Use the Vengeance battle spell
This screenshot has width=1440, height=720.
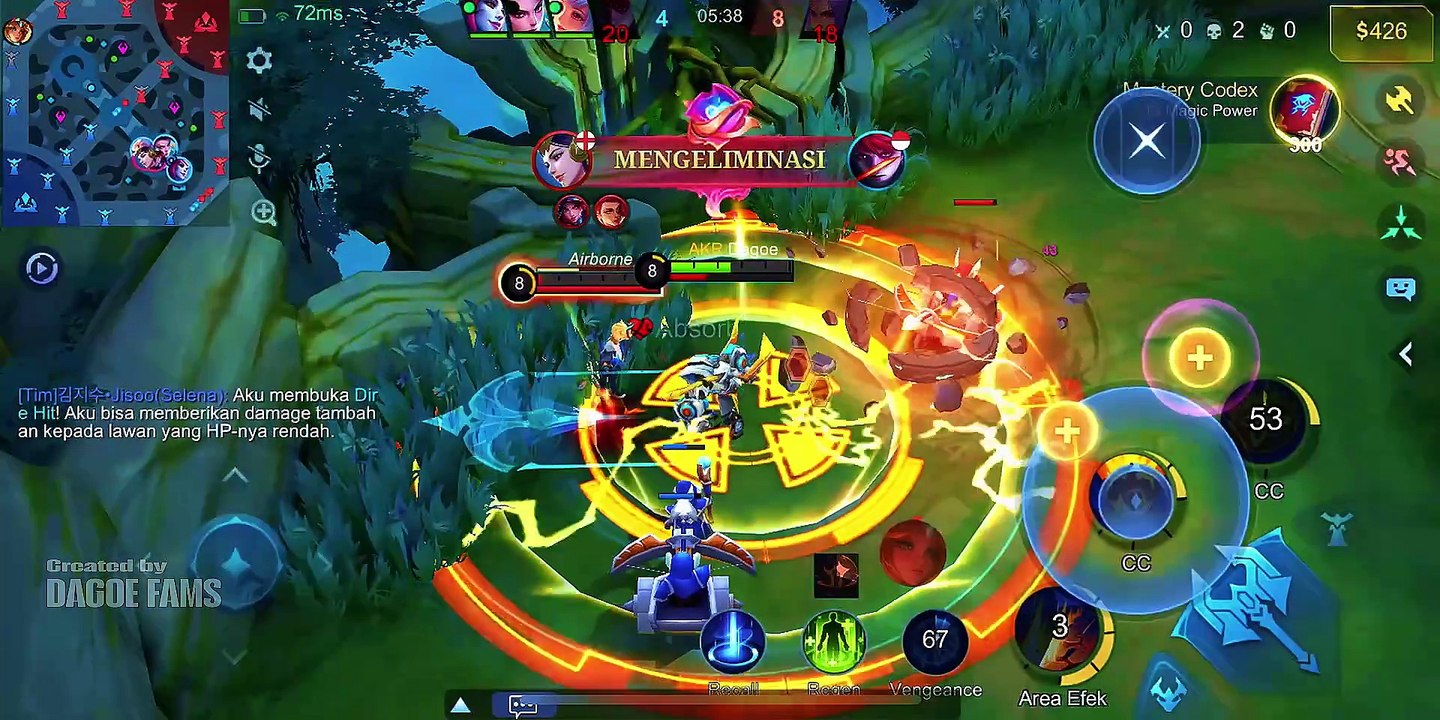coord(935,642)
